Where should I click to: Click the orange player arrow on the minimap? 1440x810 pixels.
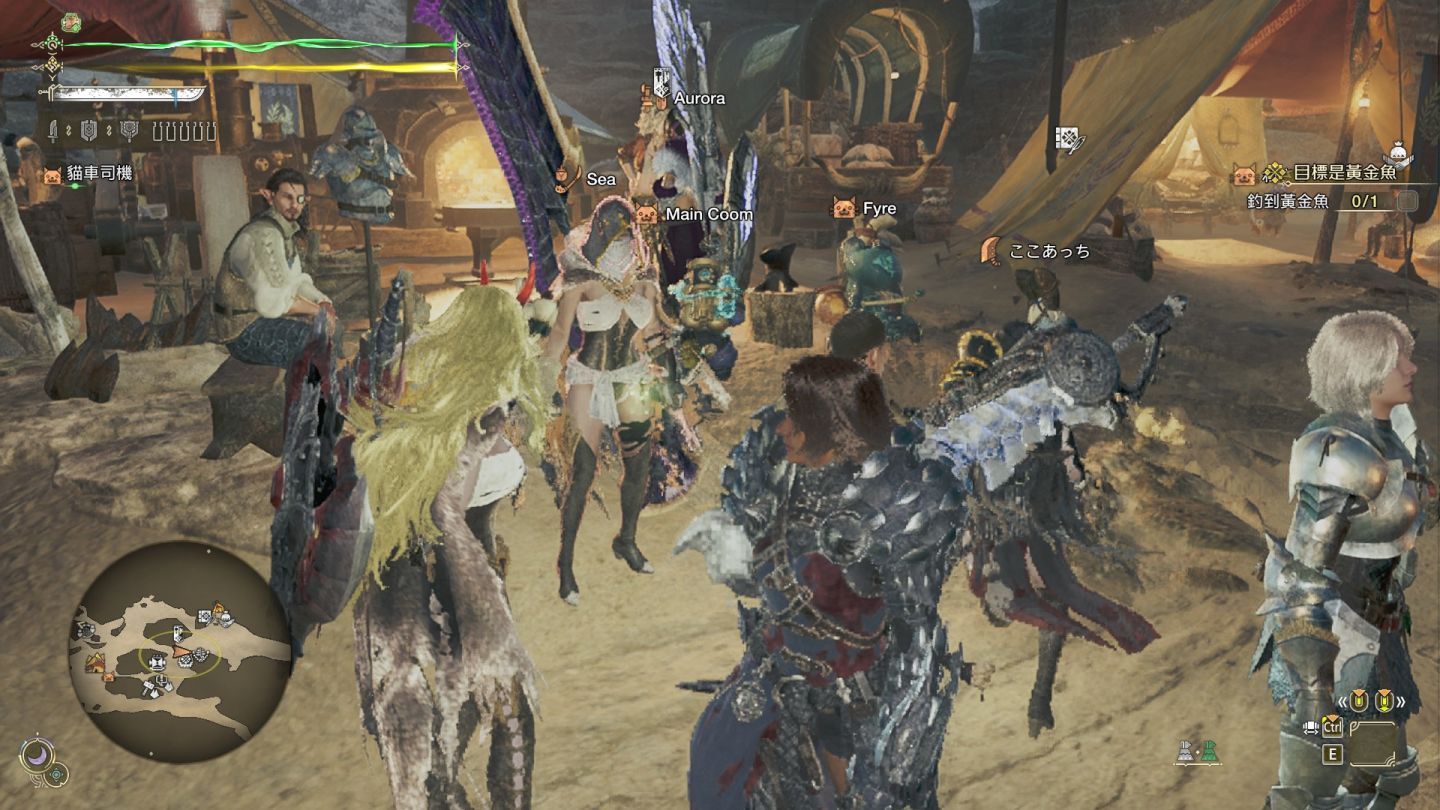click(184, 653)
